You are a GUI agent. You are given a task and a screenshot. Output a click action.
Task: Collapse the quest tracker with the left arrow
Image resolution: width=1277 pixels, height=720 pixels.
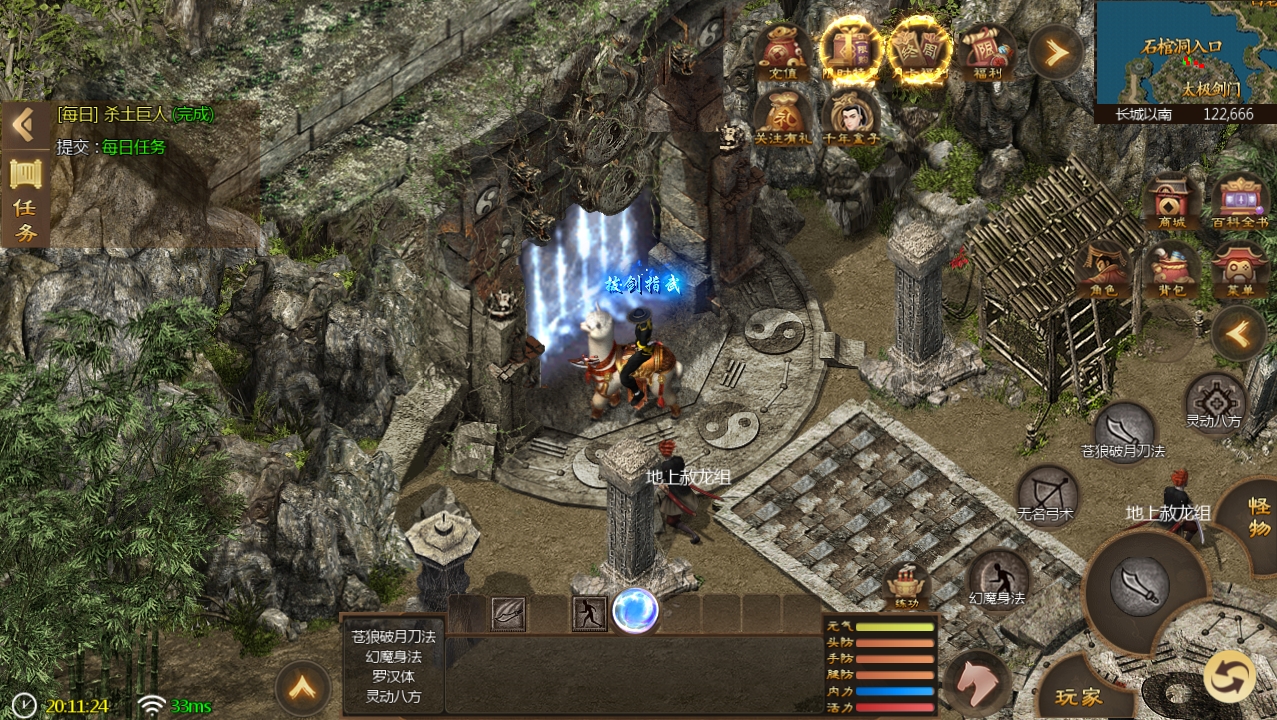[x=23, y=124]
